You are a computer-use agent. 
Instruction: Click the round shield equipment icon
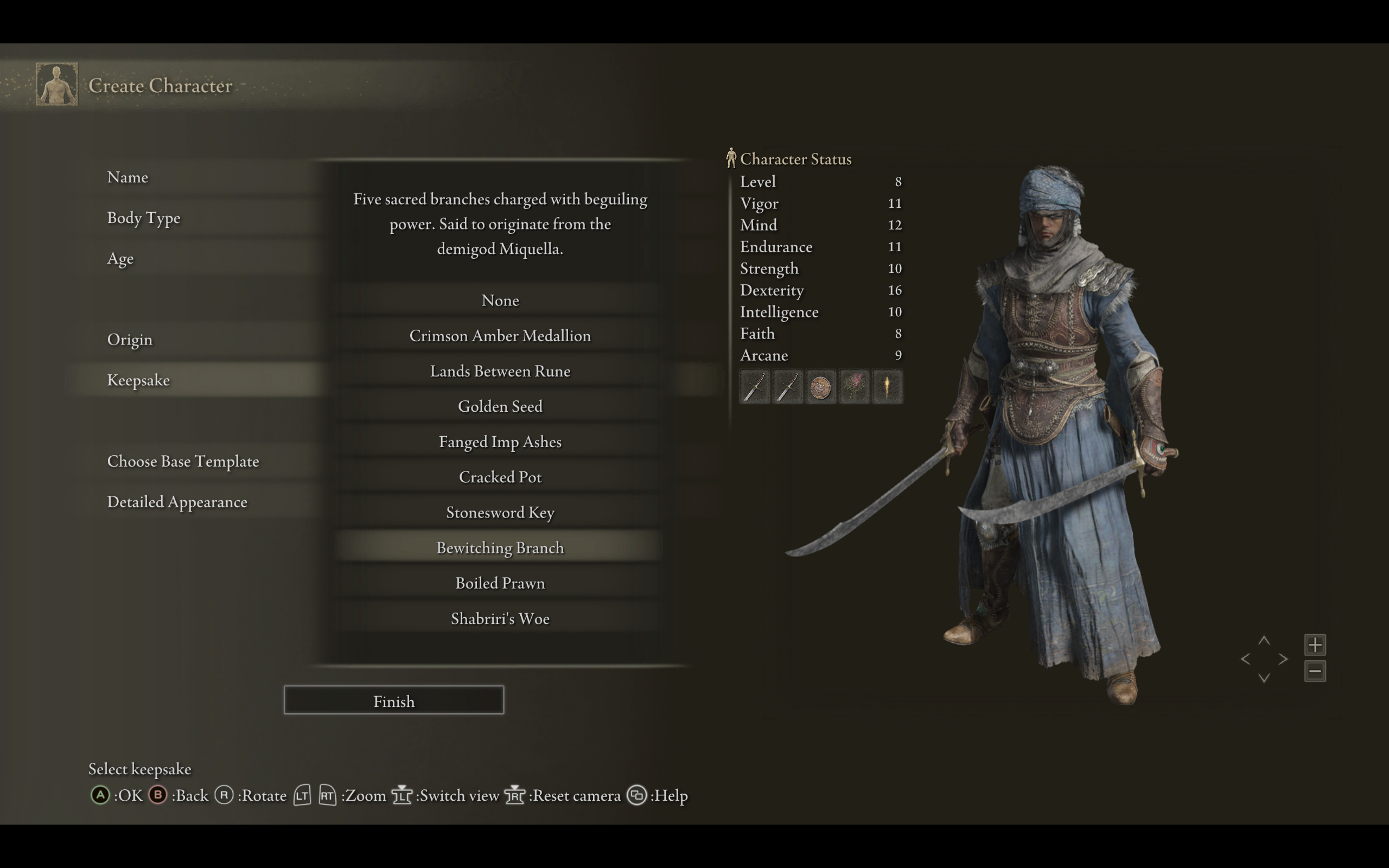click(x=820, y=387)
